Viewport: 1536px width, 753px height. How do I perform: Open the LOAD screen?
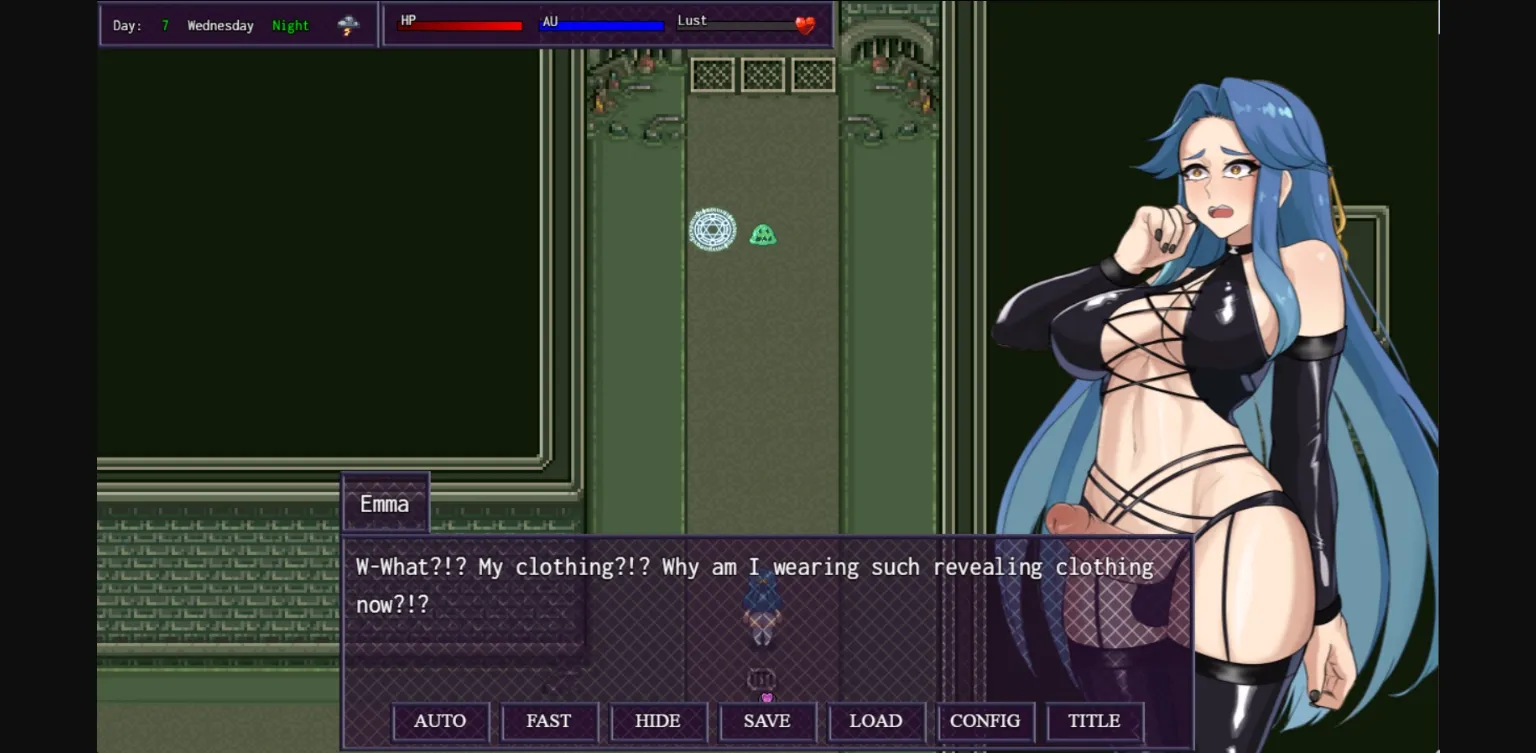[876, 721]
